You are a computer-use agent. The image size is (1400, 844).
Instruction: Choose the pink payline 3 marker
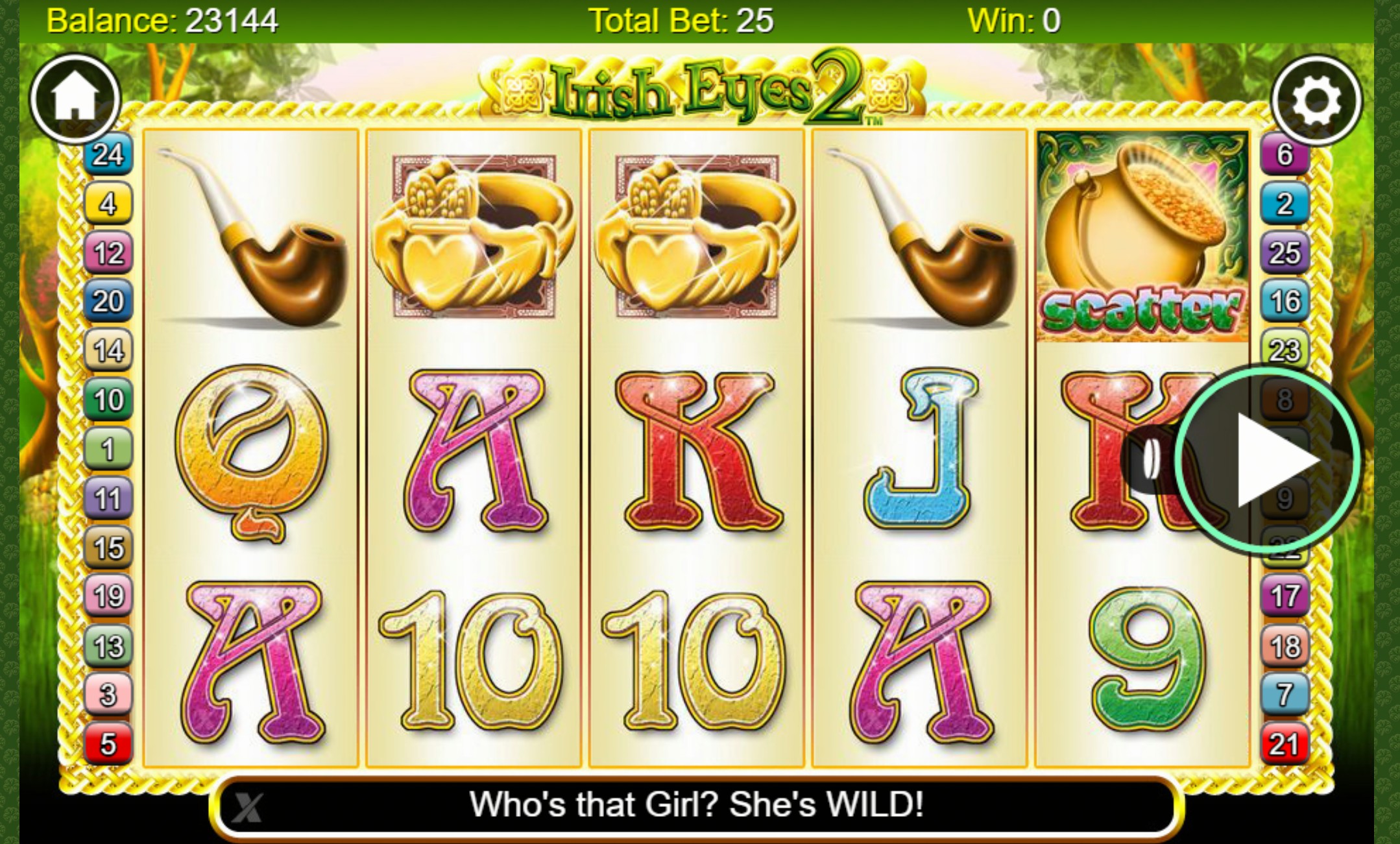click(108, 695)
